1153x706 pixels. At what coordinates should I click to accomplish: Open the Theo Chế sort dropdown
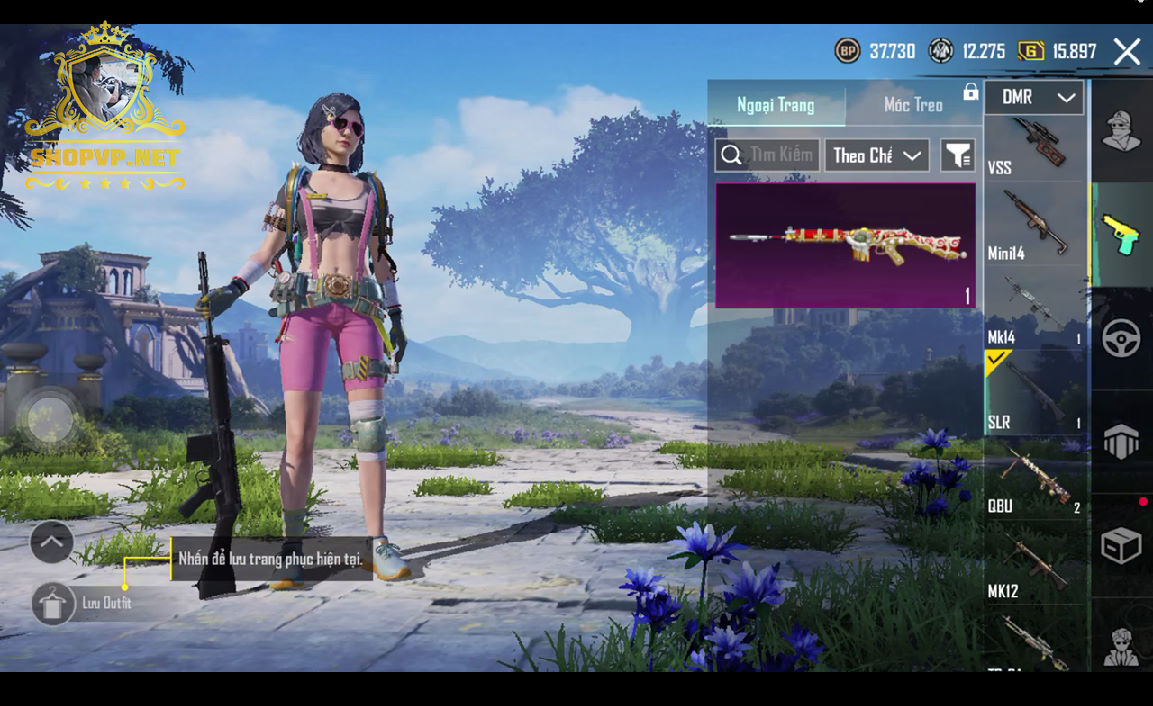pos(877,155)
